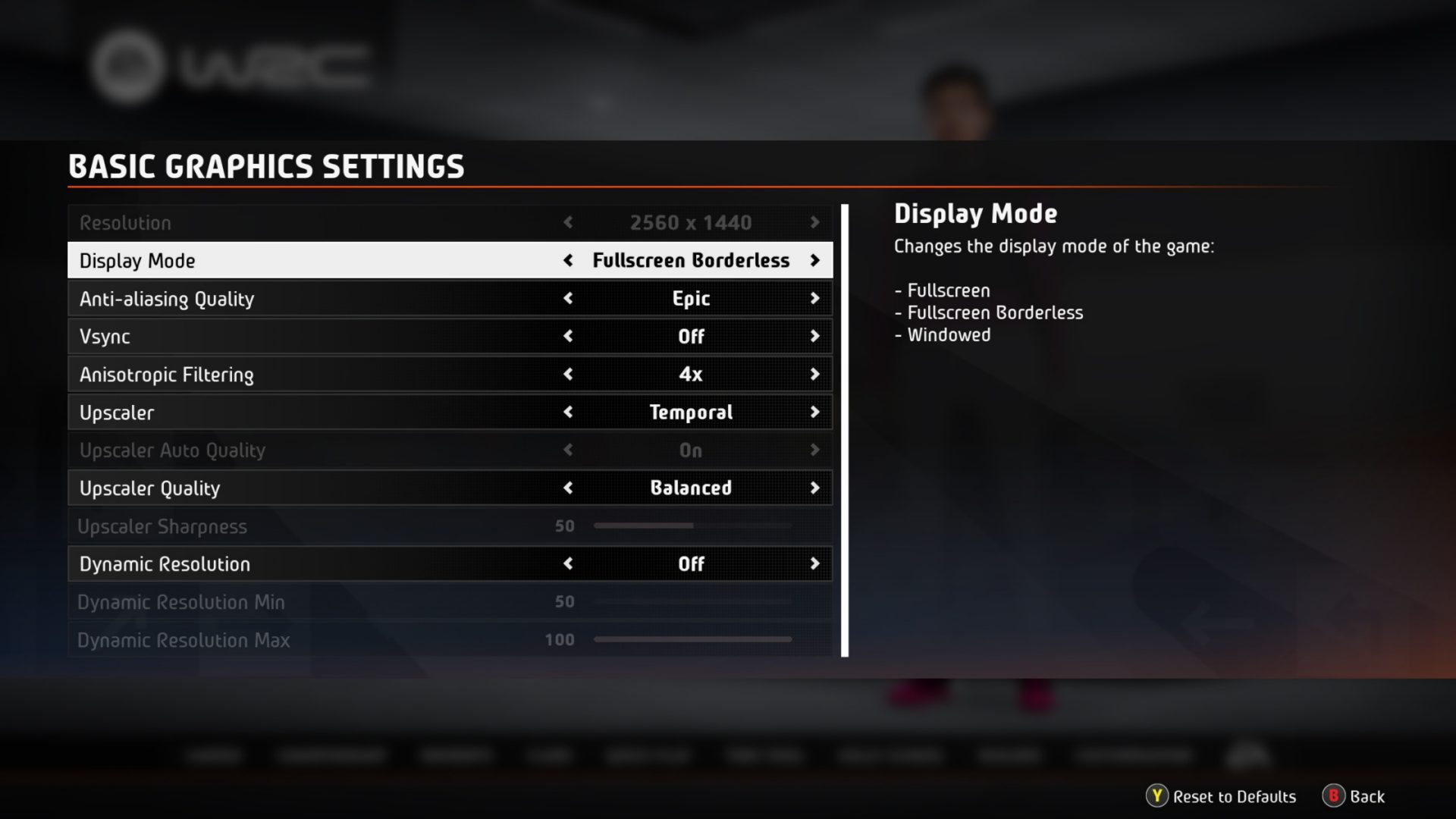
Task: Click the left arrow beside Upscaler Quality
Action: tap(568, 488)
